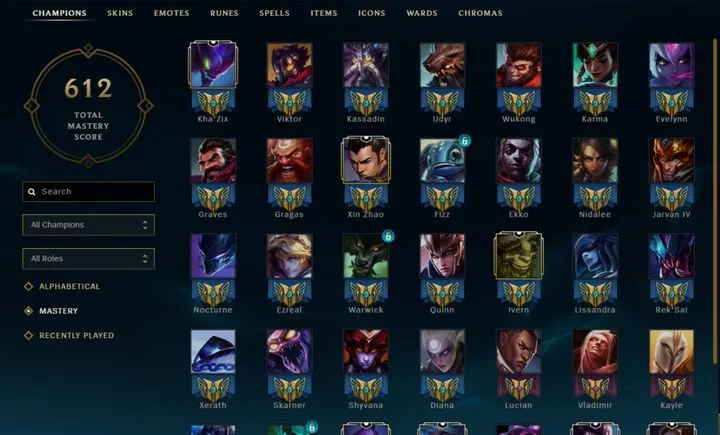Click the champion Search field

(89, 191)
